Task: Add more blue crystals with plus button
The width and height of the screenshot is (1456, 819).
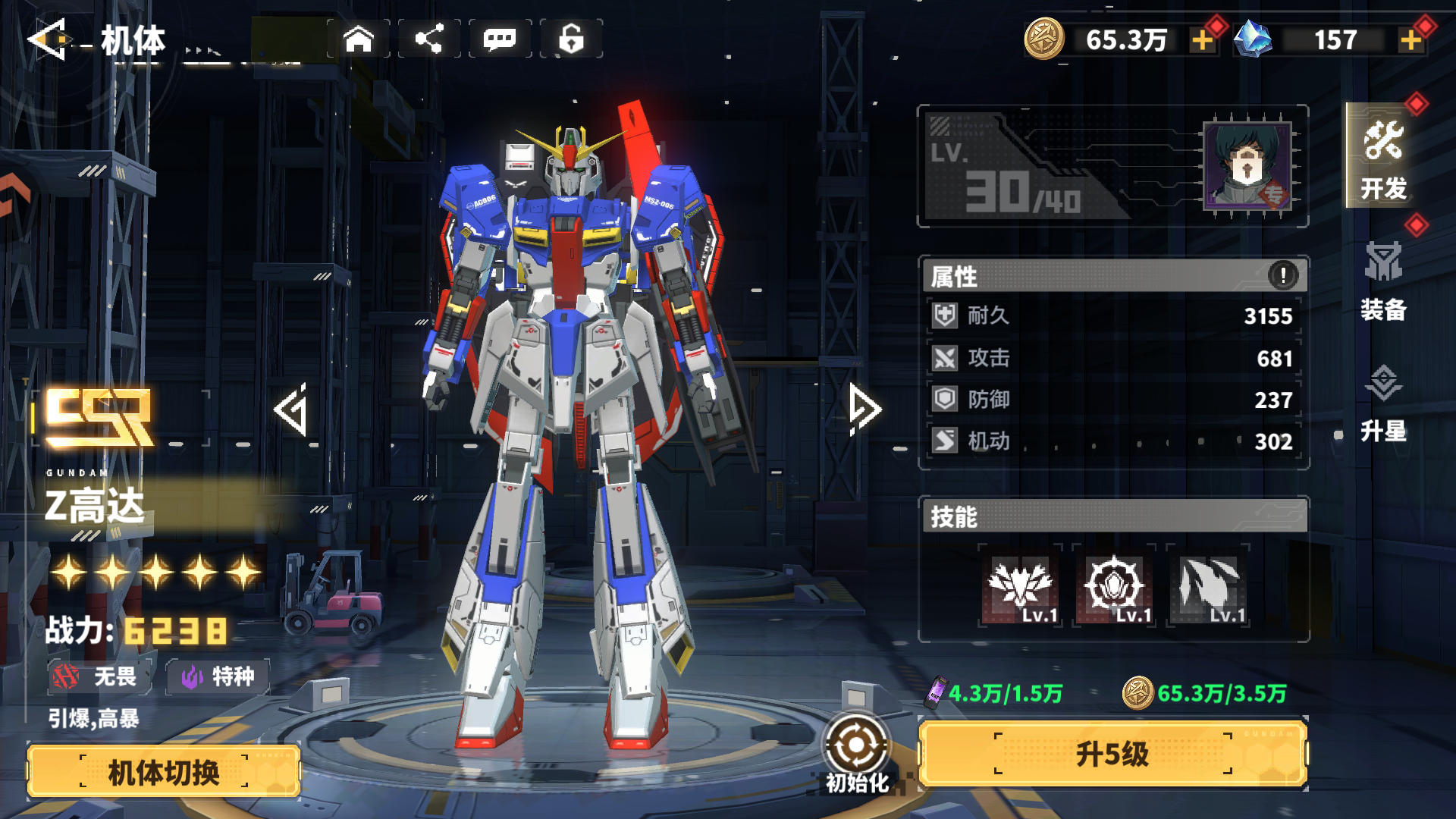Action: (1410, 40)
